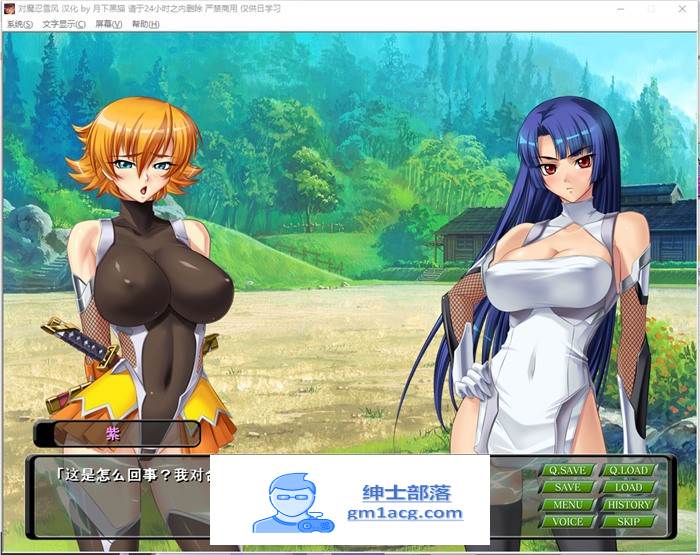Screen dimensions: 700x555
Task: Open the 系统(S) menu in the menu bar
Action: click(x=19, y=24)
